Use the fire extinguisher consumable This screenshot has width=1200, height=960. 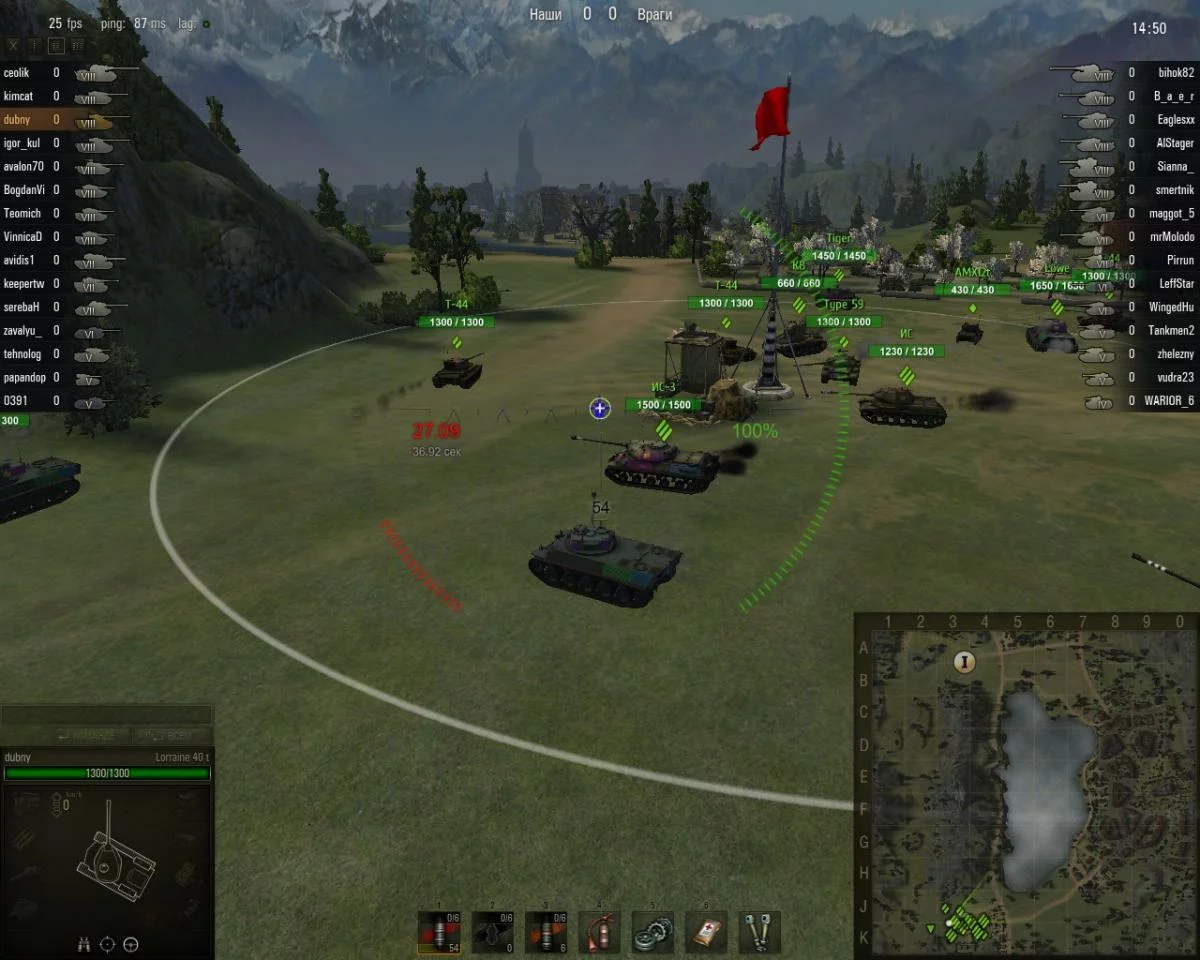599,932
